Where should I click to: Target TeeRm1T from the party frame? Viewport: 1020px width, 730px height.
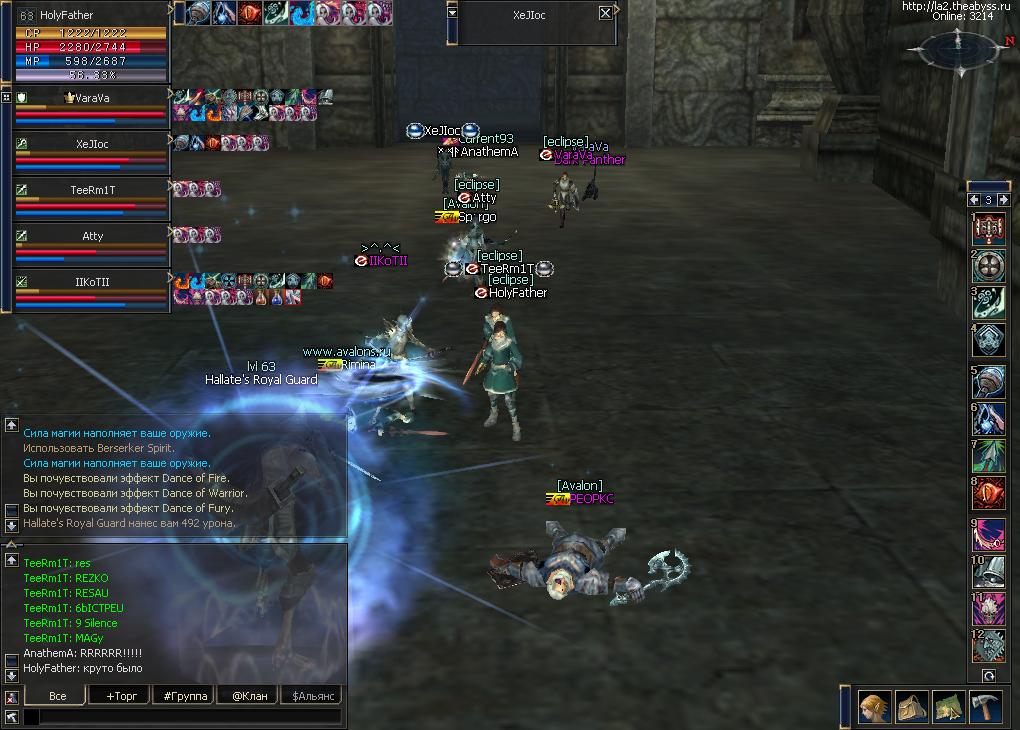click(91, 190)
